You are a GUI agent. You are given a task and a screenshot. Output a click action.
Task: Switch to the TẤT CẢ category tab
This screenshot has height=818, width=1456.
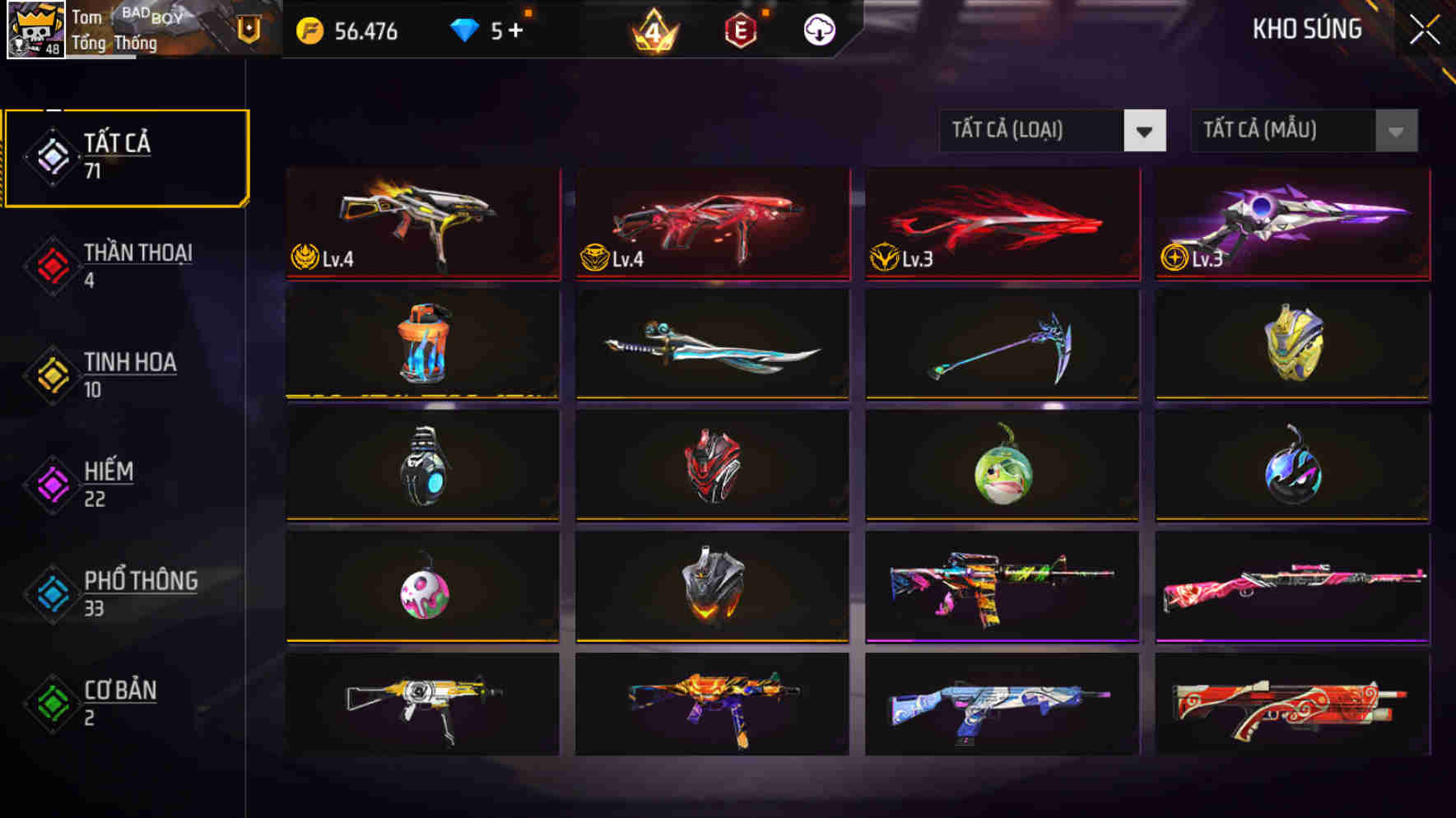point(123,155)
